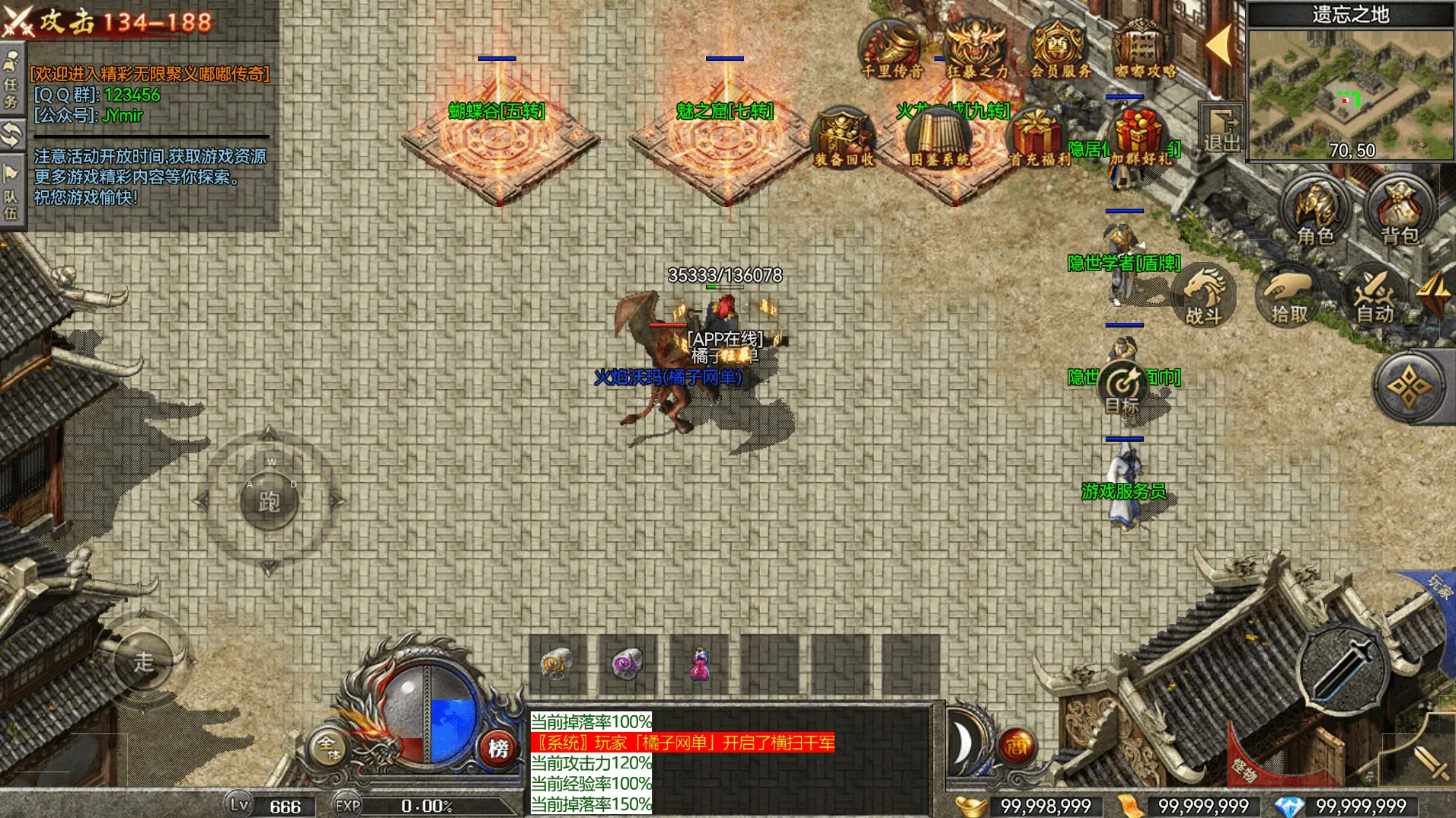Claim the 首充福利 first-recharge gift
The width and height of the screenshot is (1456, 818).
click(x=1039, y=137)
